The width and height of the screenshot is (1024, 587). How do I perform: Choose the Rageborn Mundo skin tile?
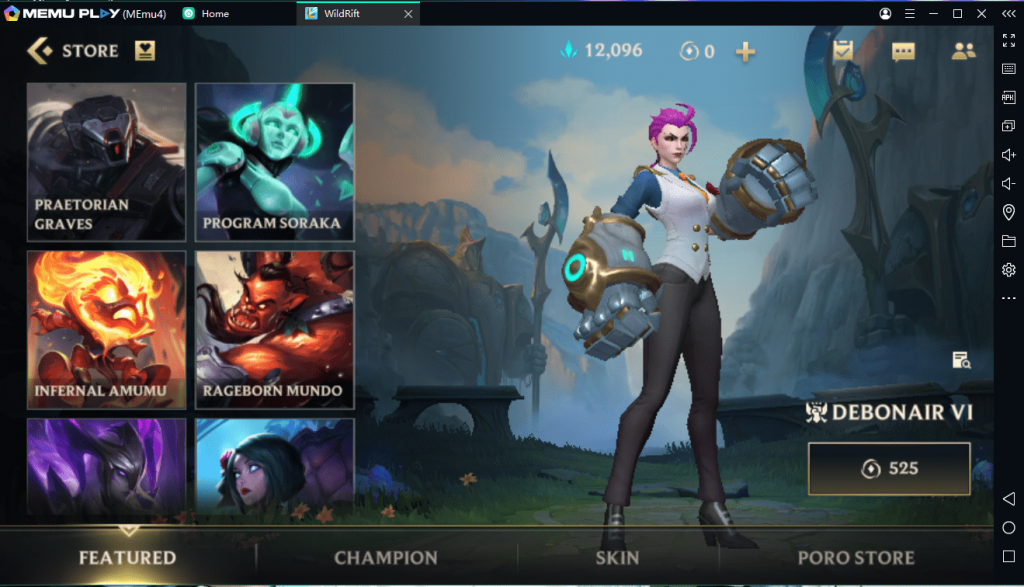point(274,329)
